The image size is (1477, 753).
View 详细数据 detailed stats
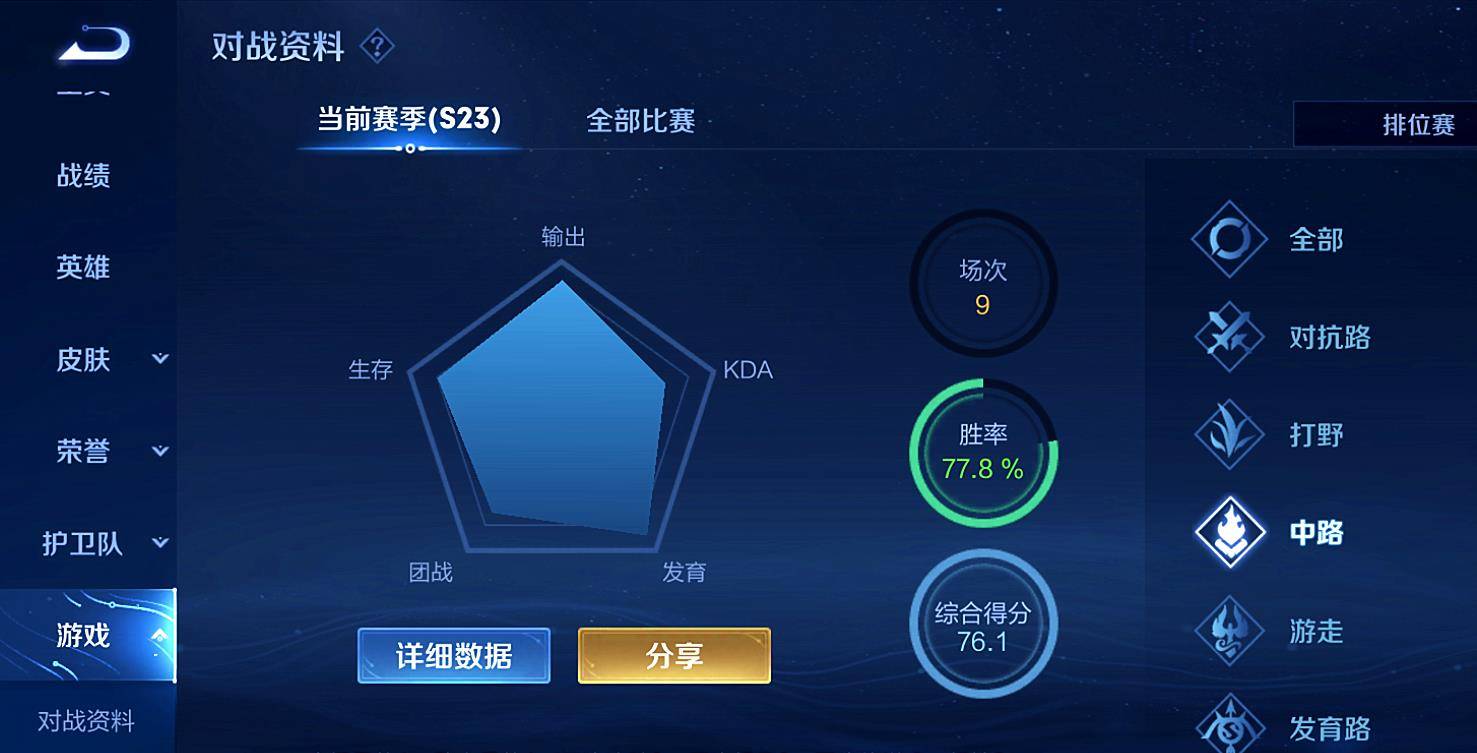click(x=454, y=656)
